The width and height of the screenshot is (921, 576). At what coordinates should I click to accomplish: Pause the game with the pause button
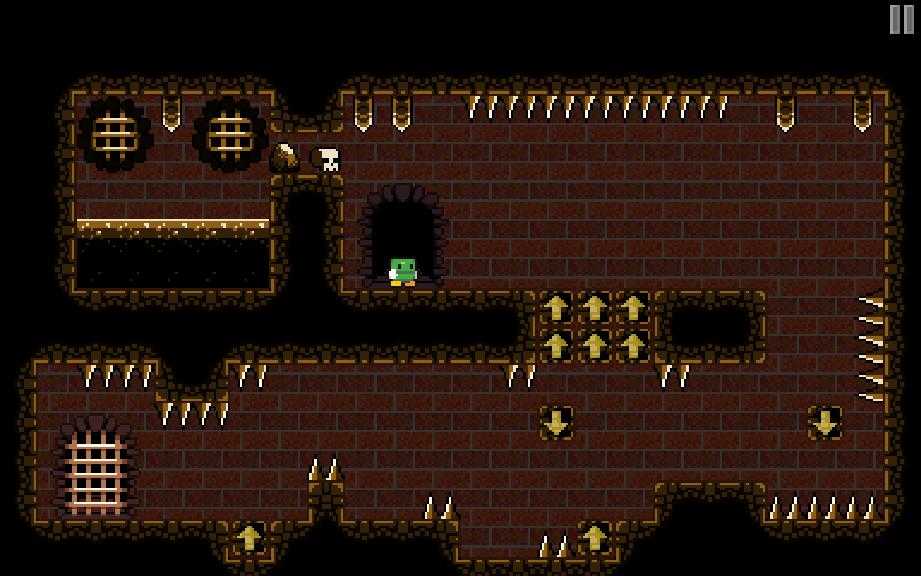(901, 19)
